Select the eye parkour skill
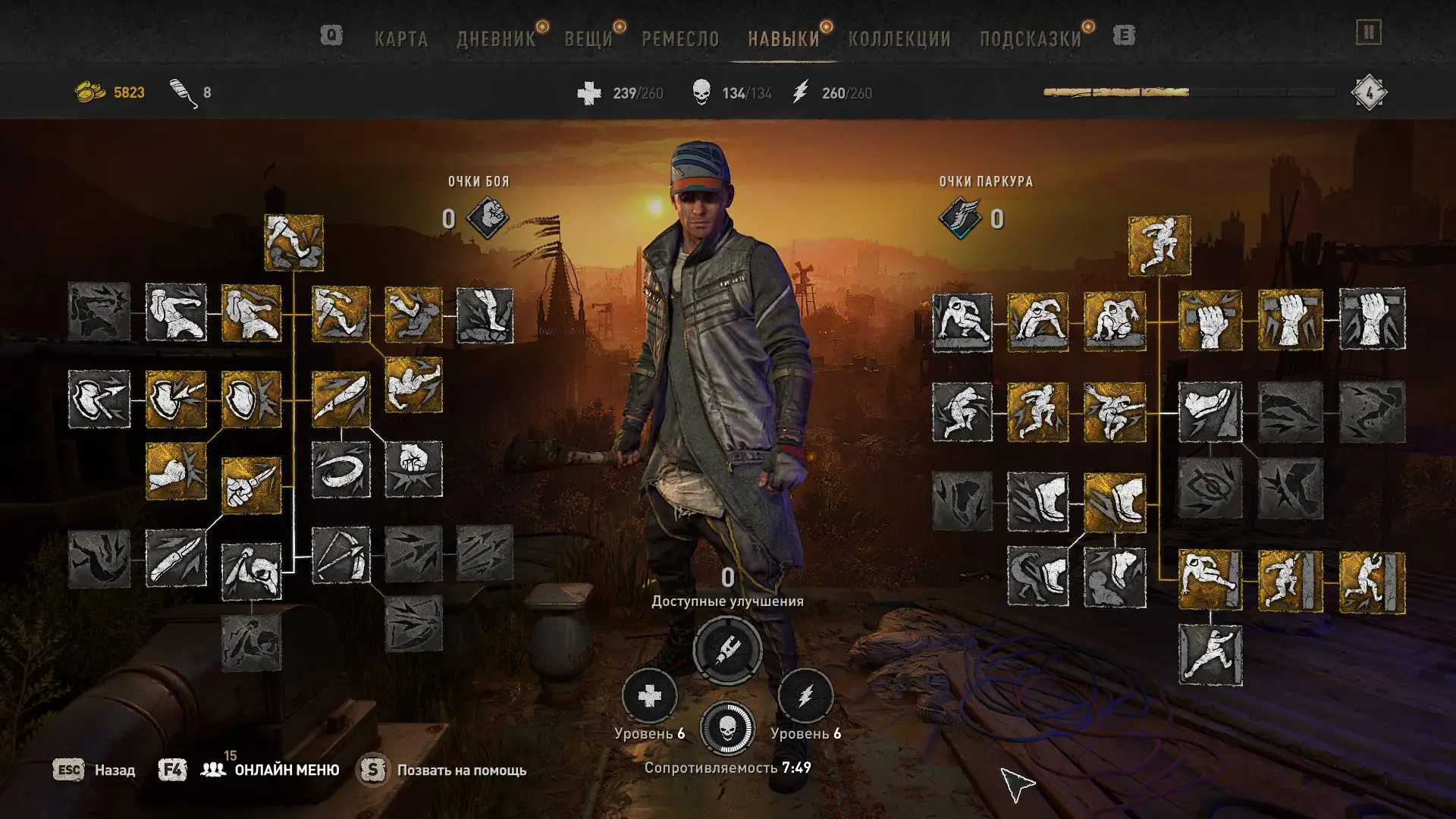The height and width of the screenshot is (819, 1456). click(1210, 488)
